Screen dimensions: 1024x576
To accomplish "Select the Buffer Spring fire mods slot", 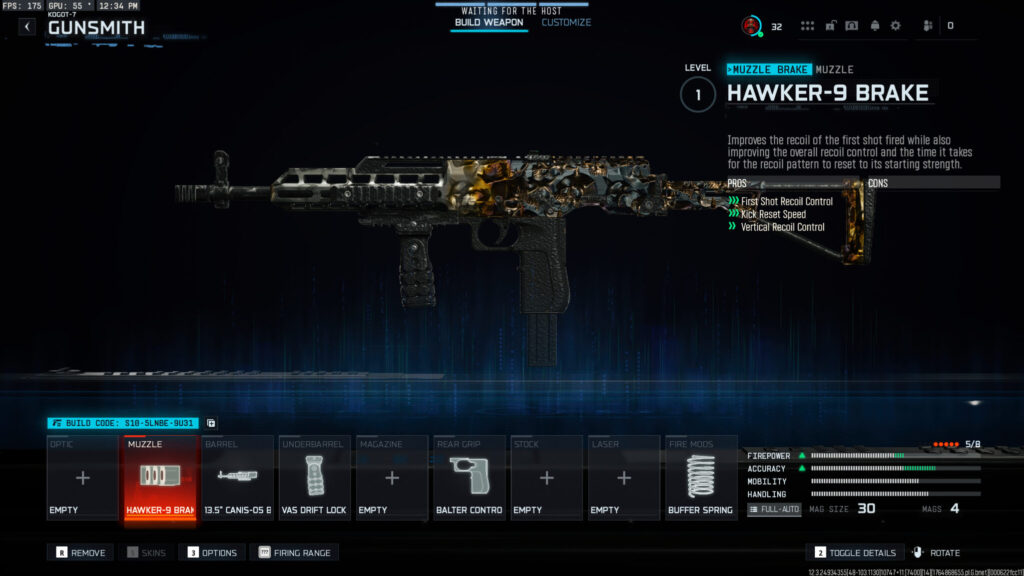I will (x=700, y=478).
